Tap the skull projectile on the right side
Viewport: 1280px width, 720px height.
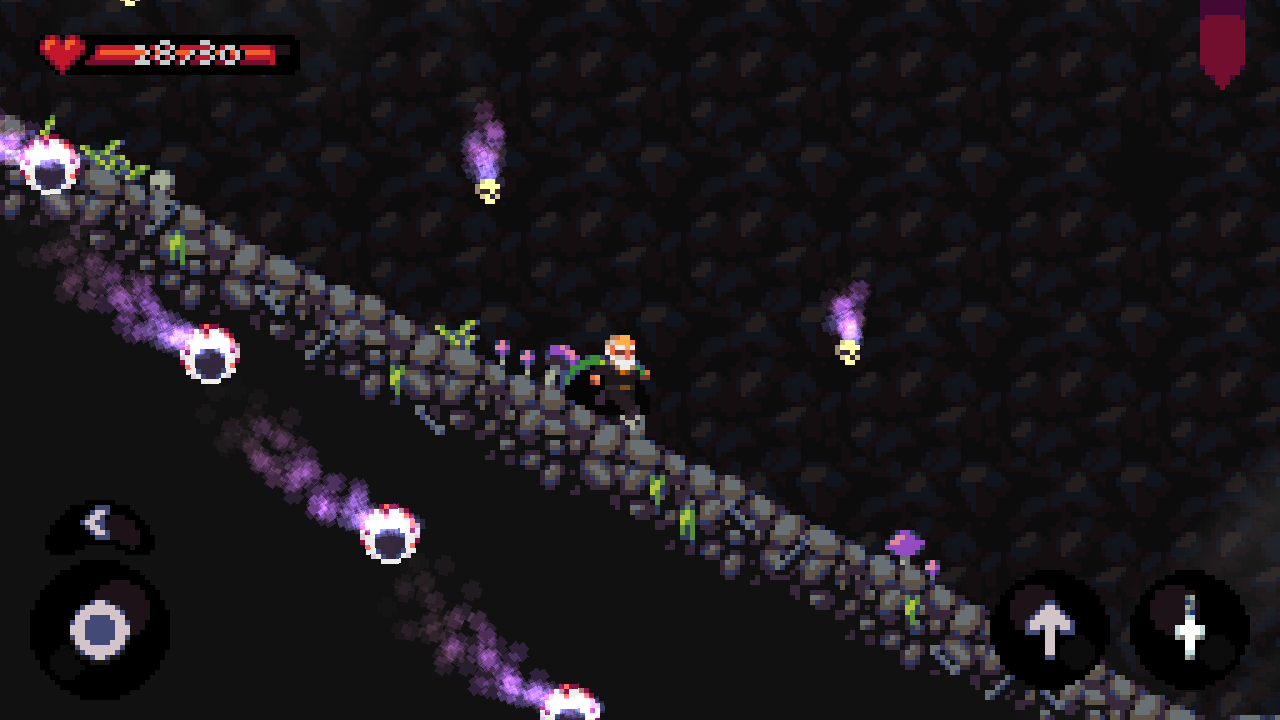click(x=848, y=350)
